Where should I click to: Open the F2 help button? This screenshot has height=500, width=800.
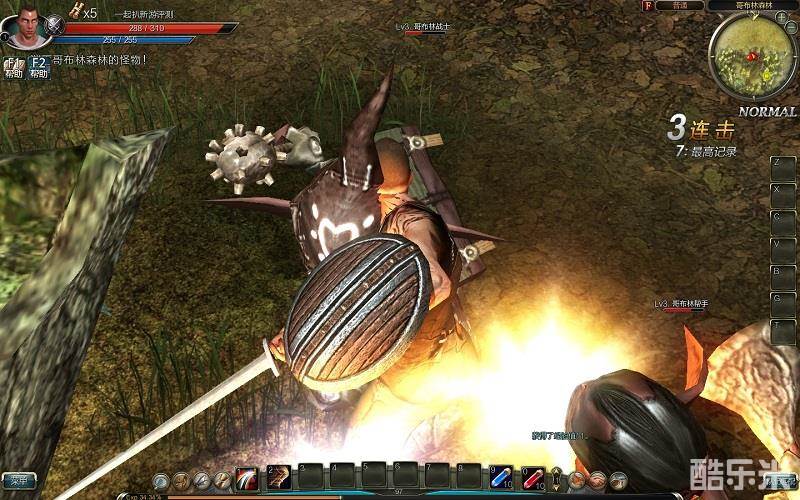pos(39,67)
